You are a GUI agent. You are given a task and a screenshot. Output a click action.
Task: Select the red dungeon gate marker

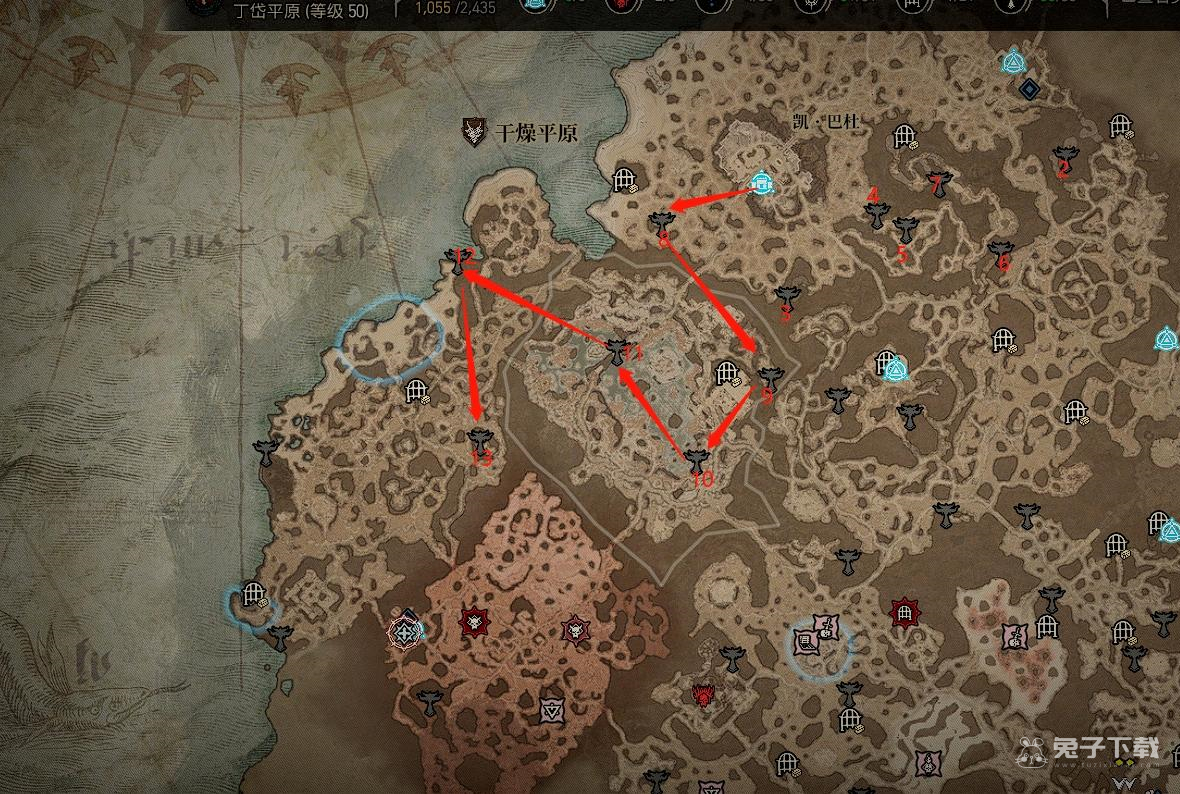click(x=905, y=611)
